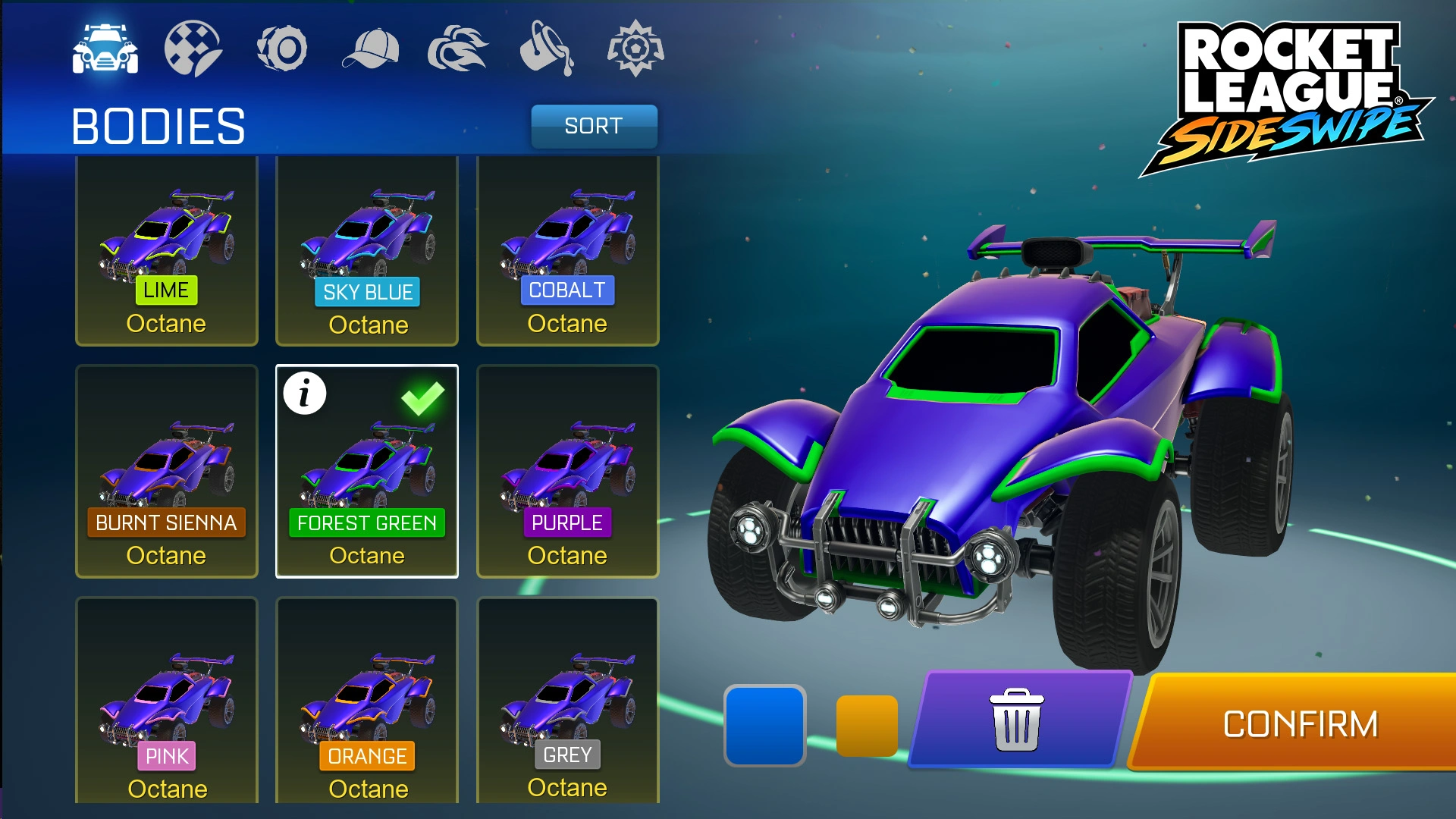Switch to the blue team color
The image size is (1456, 819).
point(764,725)
